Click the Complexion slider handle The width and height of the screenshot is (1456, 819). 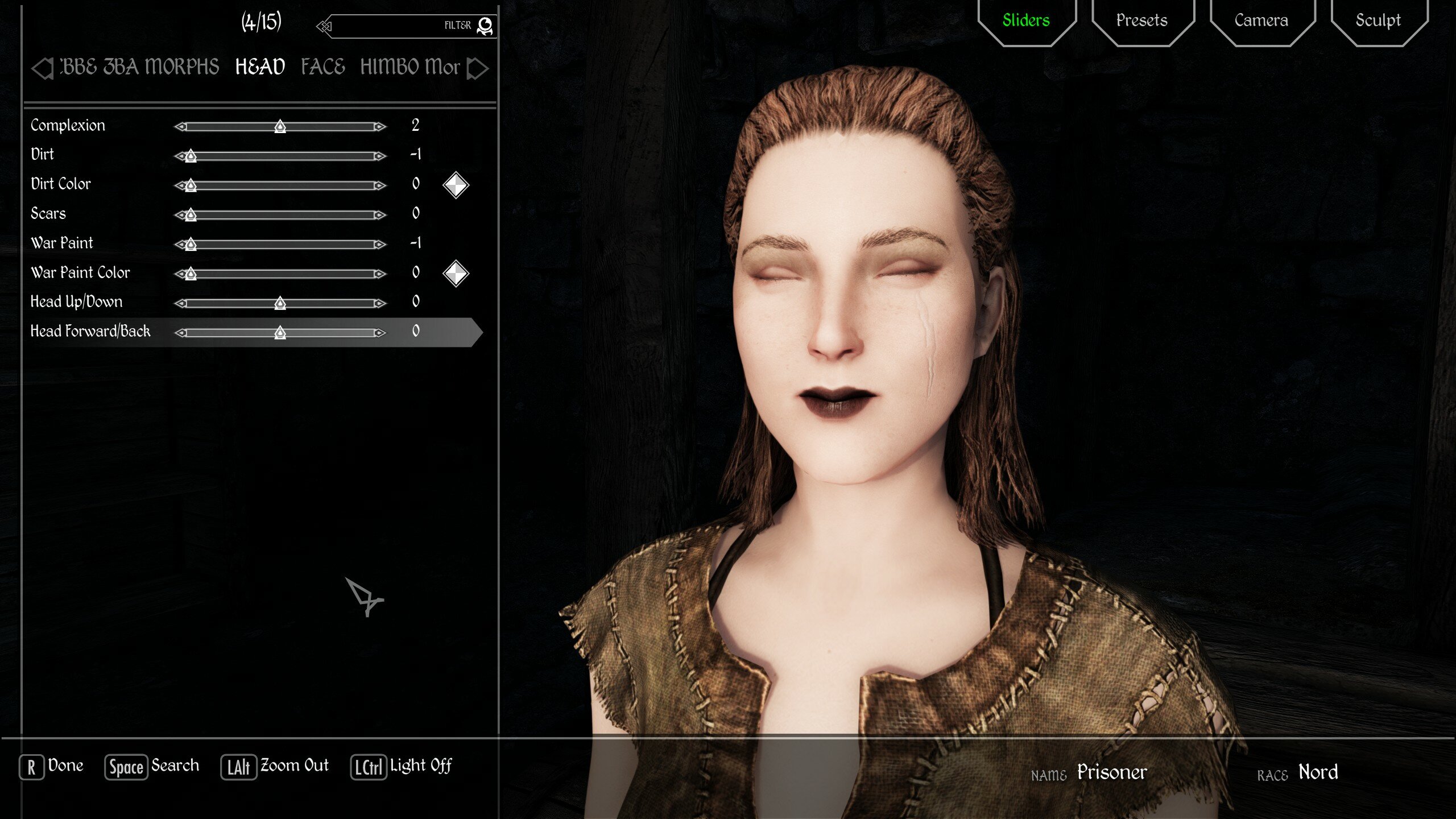point(280,126)
